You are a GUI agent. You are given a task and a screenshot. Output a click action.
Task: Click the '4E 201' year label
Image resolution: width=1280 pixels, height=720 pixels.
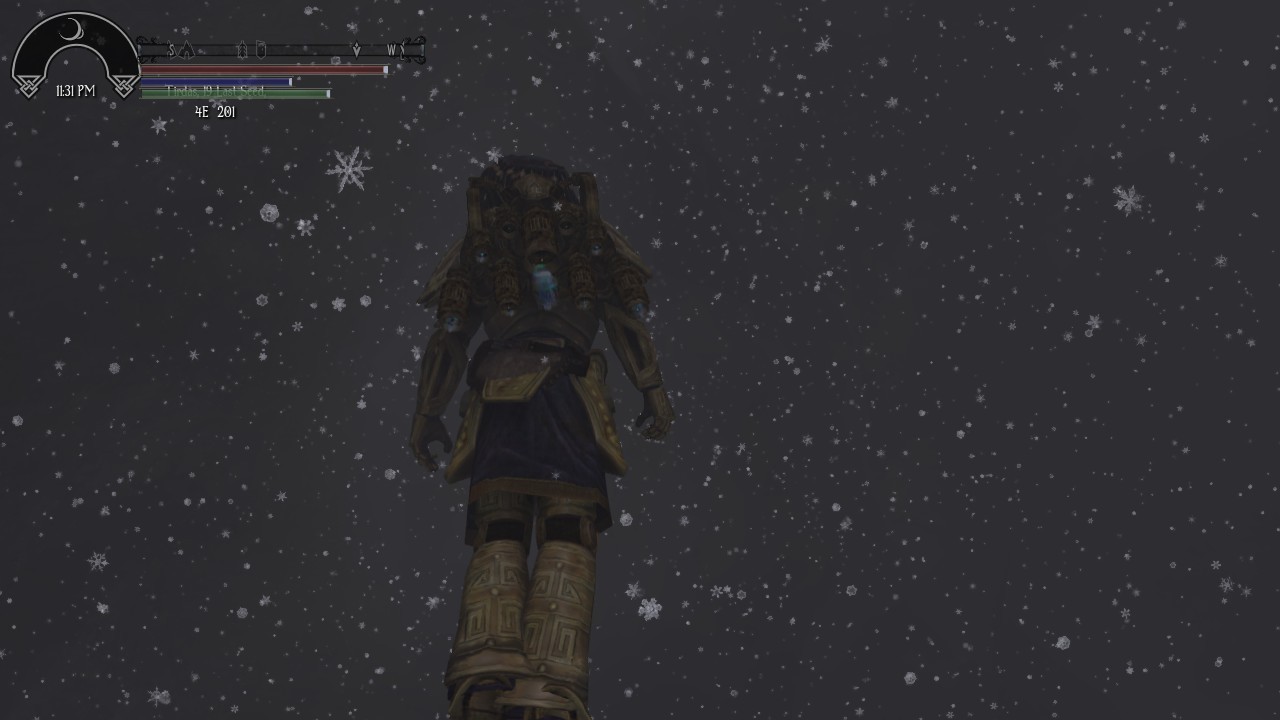click(214, 112)
